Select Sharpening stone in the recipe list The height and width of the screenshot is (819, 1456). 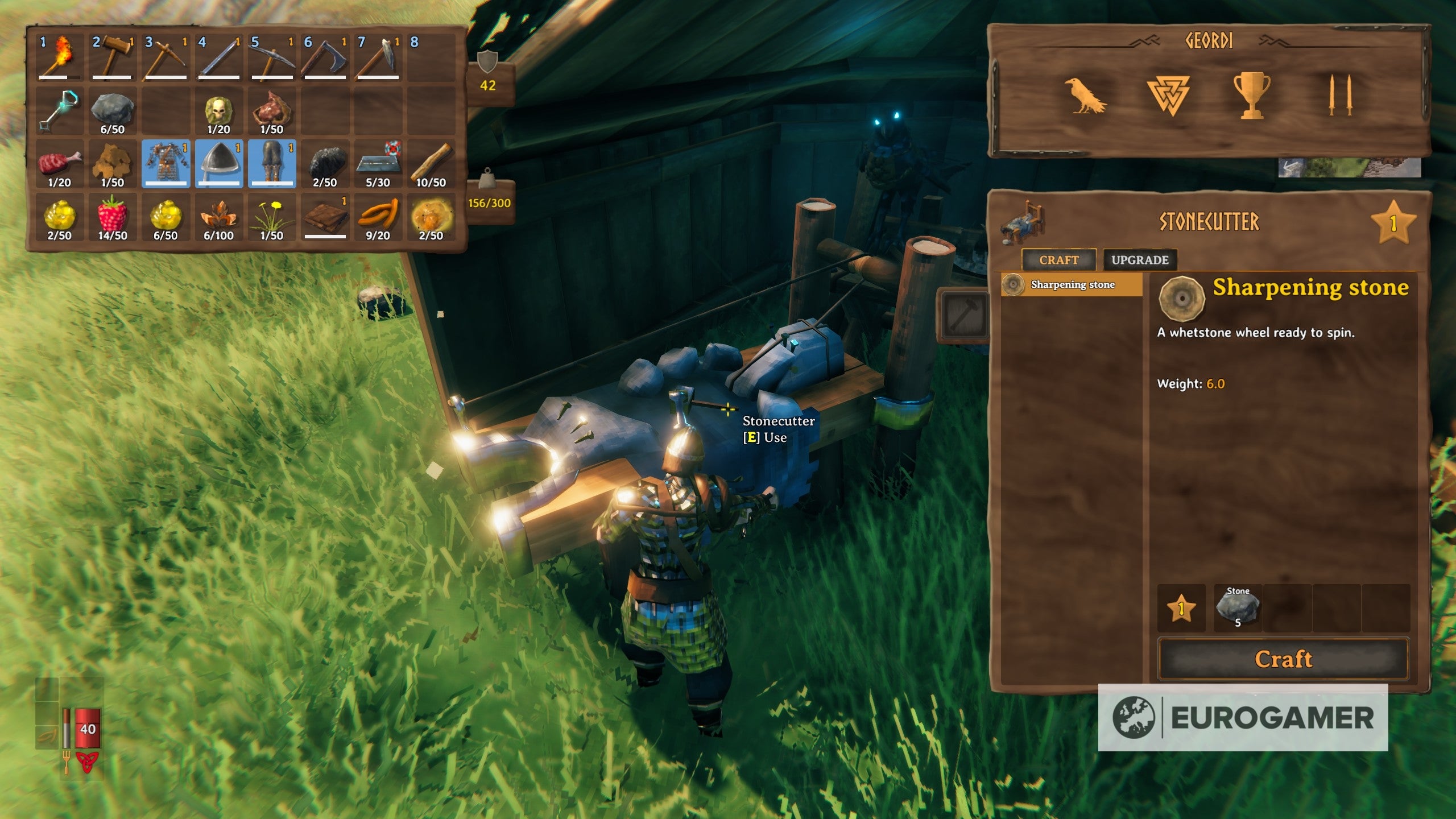point(1072,284)
